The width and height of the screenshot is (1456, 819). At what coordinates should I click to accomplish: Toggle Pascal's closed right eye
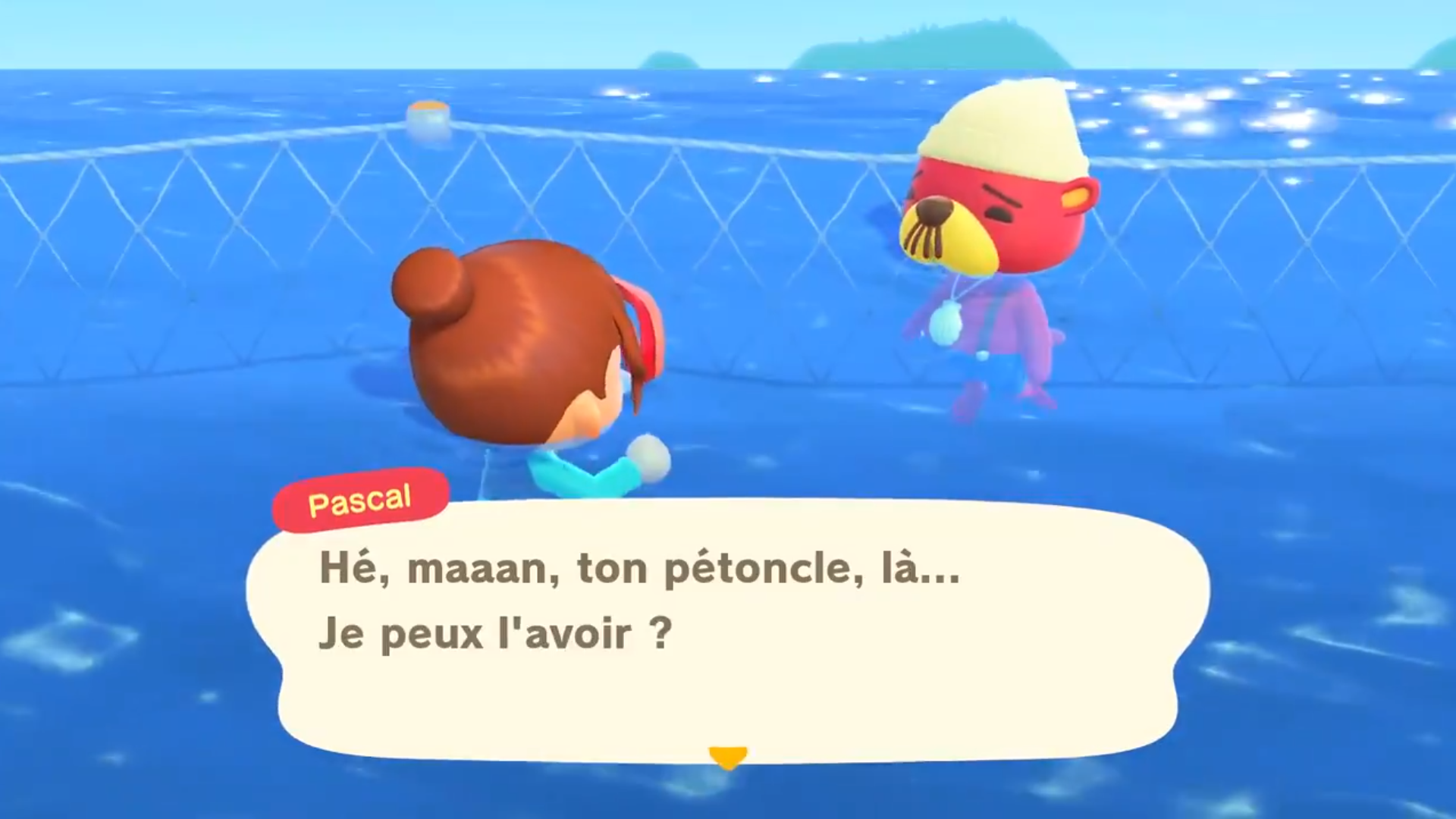click(998, 212)
